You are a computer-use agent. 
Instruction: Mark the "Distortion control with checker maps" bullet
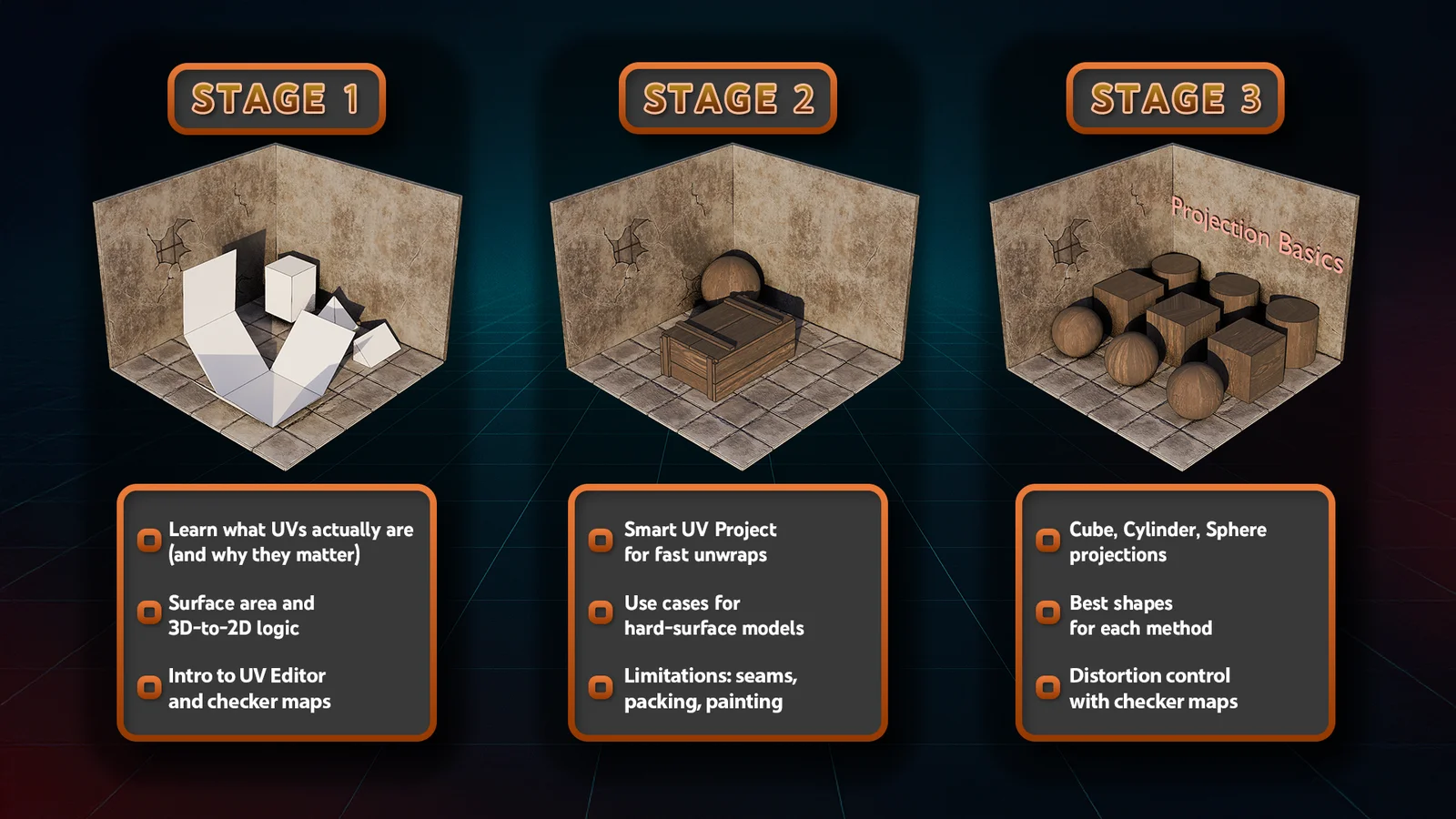click(x=1048, y=687)
